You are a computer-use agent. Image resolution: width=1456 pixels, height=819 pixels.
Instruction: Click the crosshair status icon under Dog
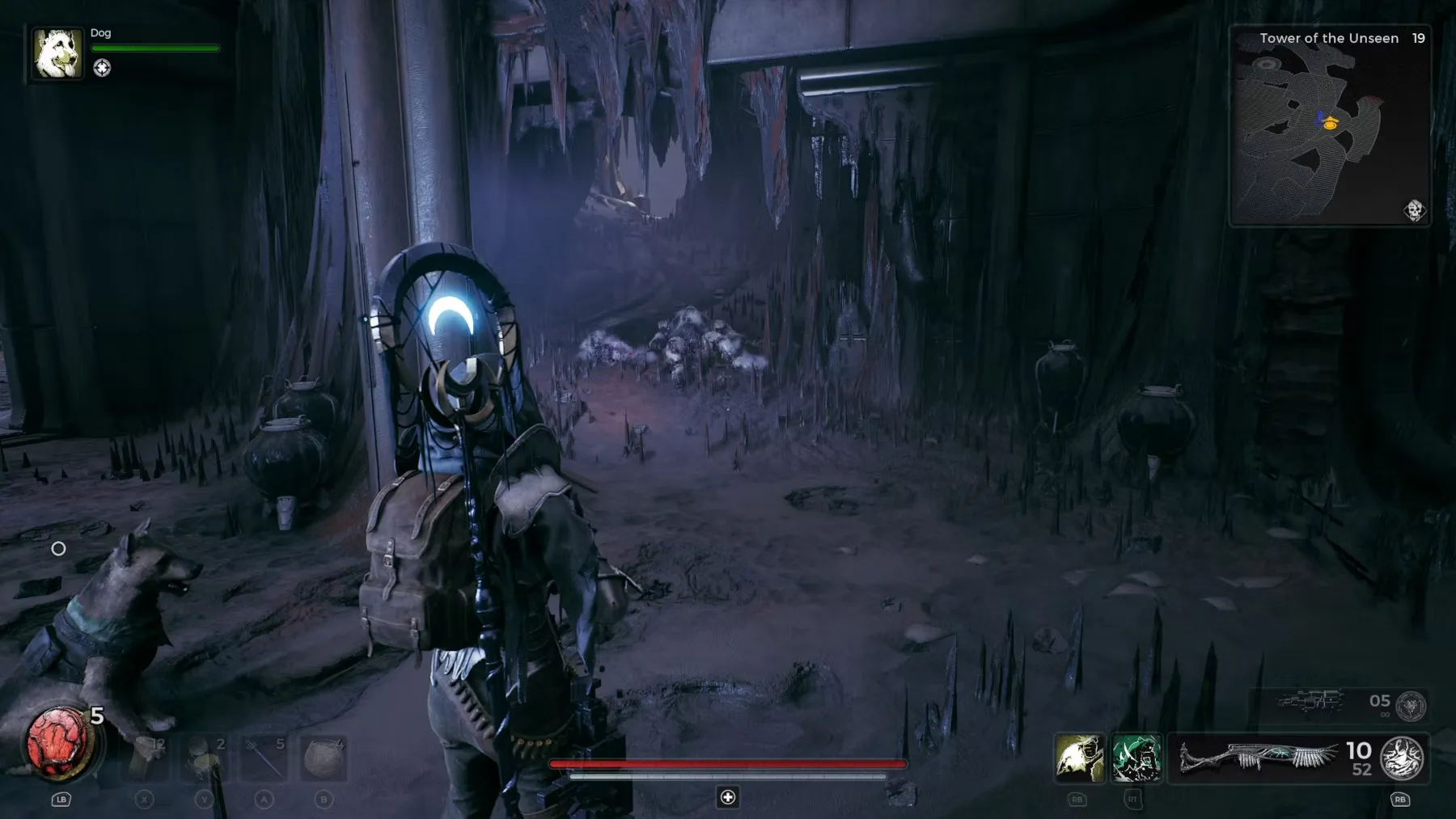[102, 68]
